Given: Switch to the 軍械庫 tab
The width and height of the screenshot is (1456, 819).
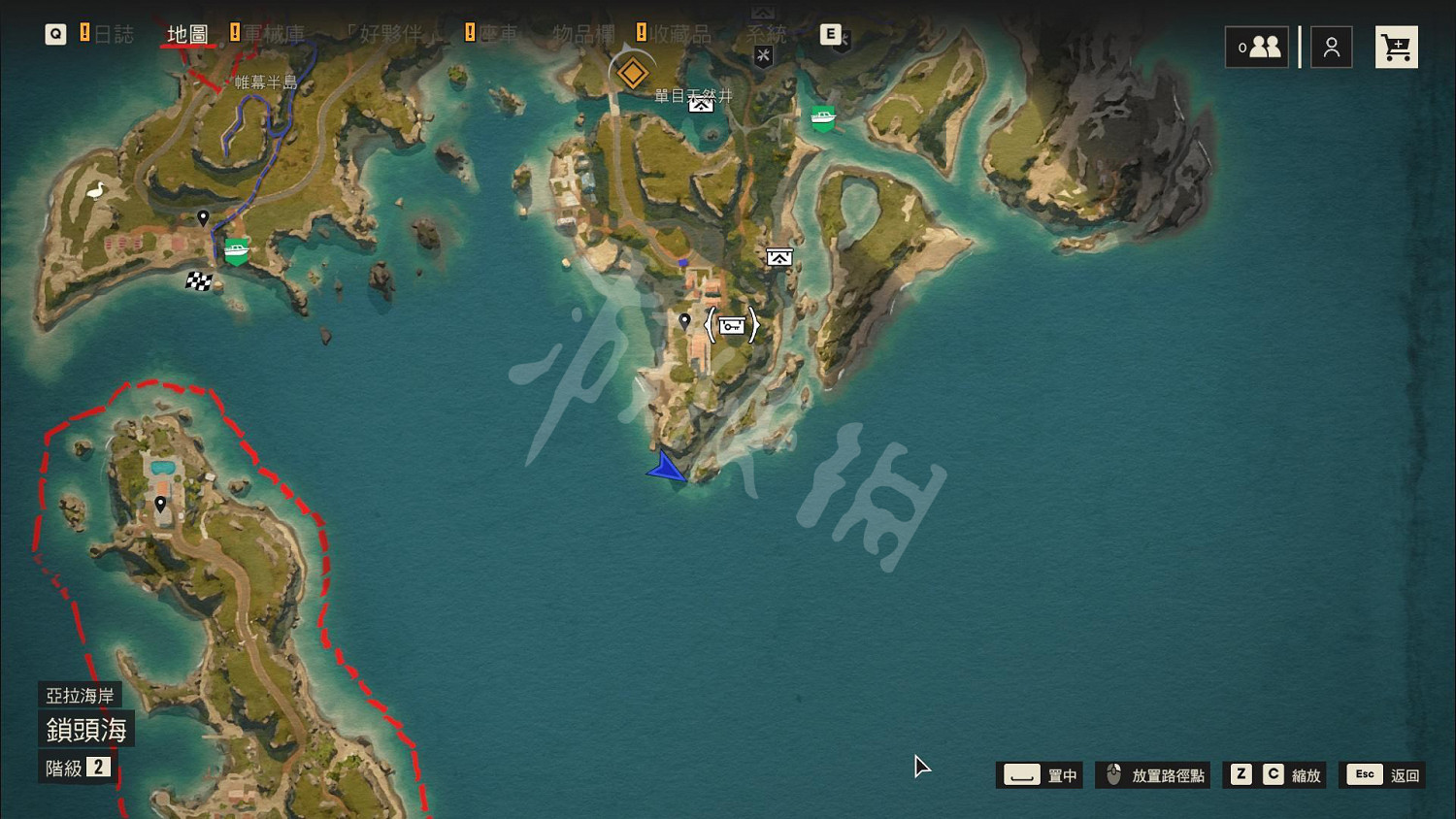Looking at the screenshot, I should click(276, 34).
